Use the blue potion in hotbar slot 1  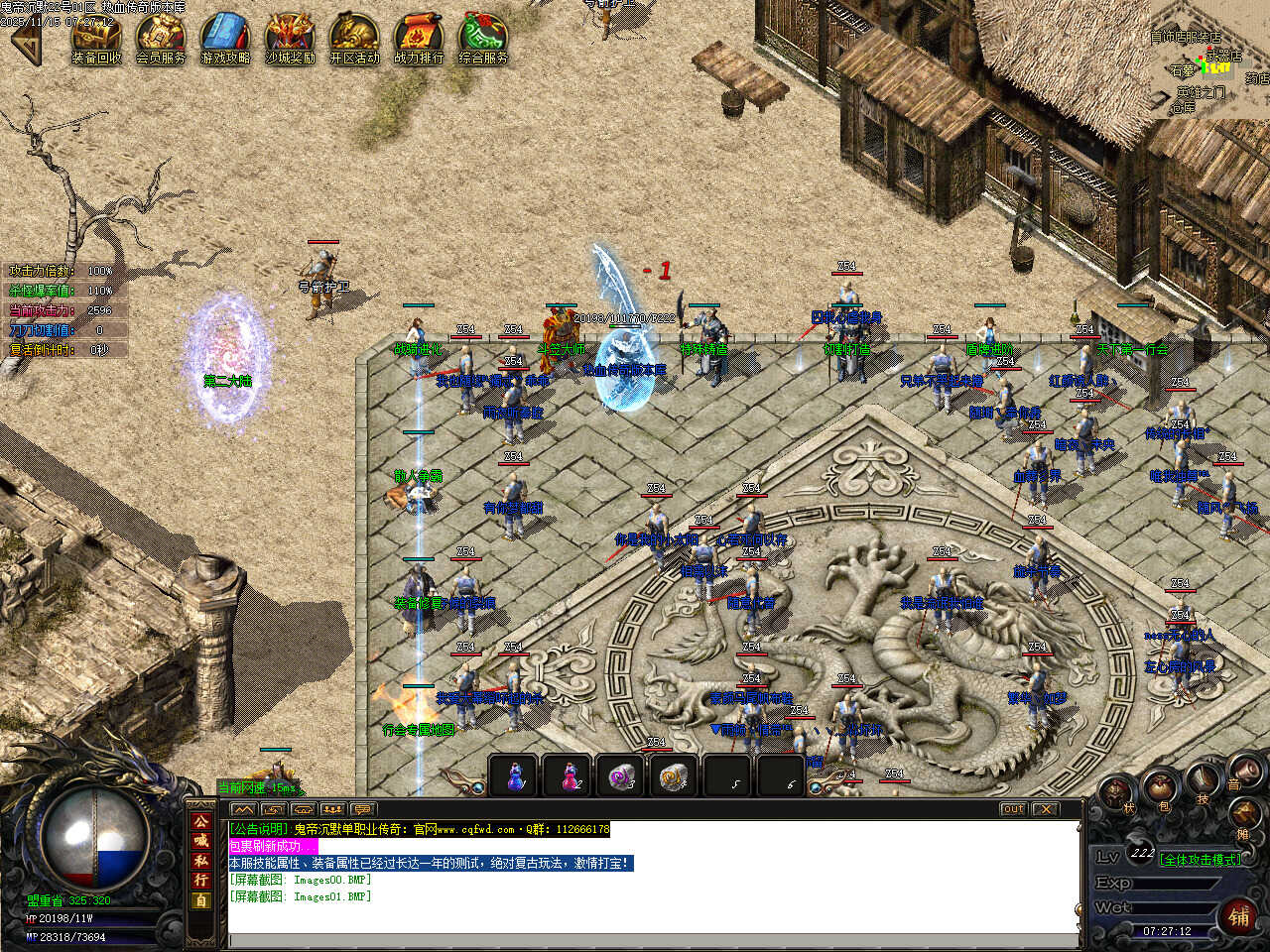click(x=515, y=775)
